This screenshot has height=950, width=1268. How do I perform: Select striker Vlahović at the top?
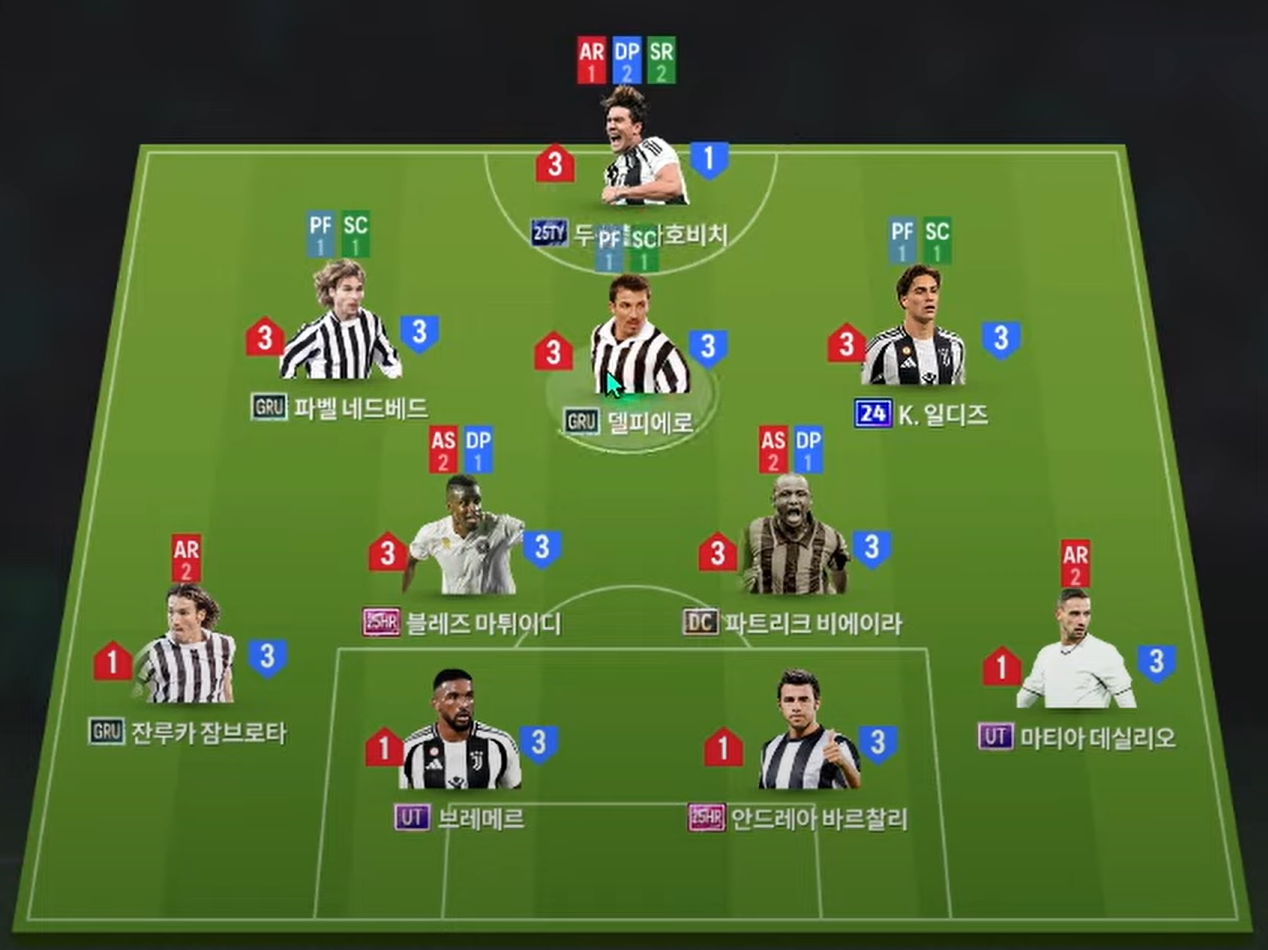(643, 150)
